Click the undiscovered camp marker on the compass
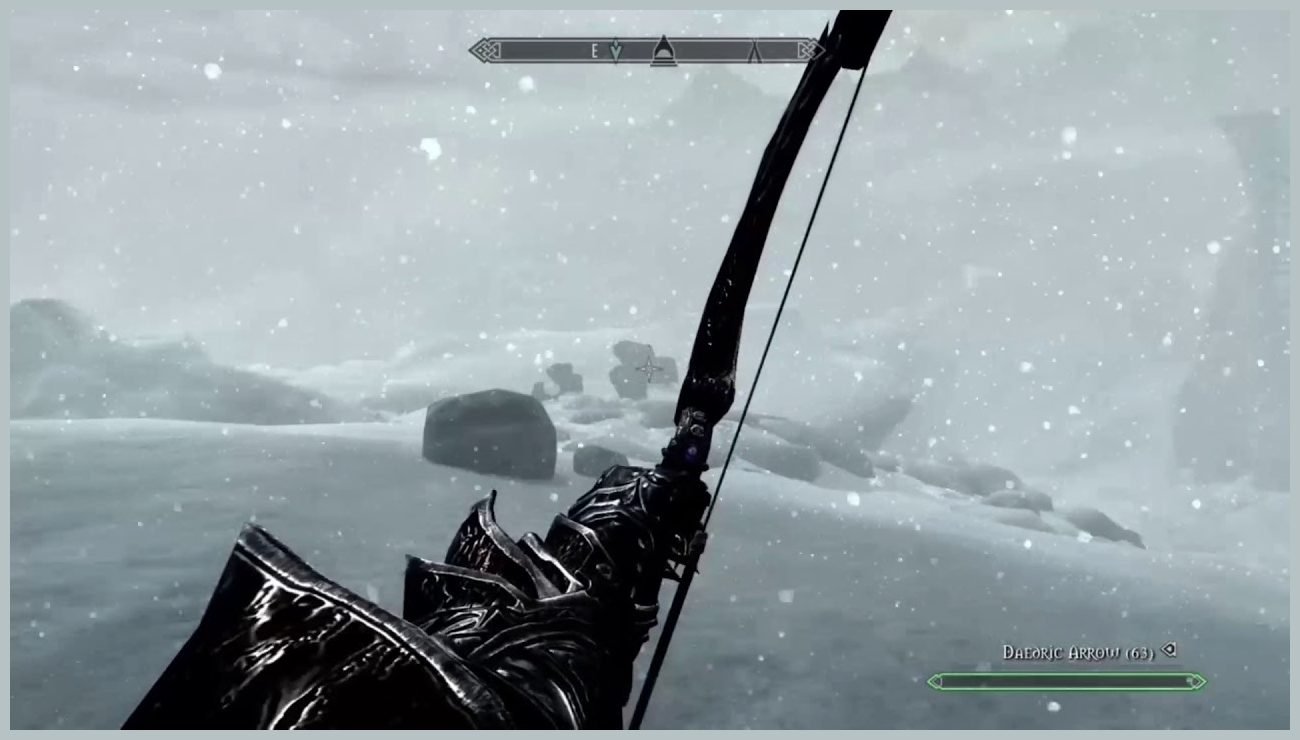The width and height of the screenshot is (1300, 740). 755,52
